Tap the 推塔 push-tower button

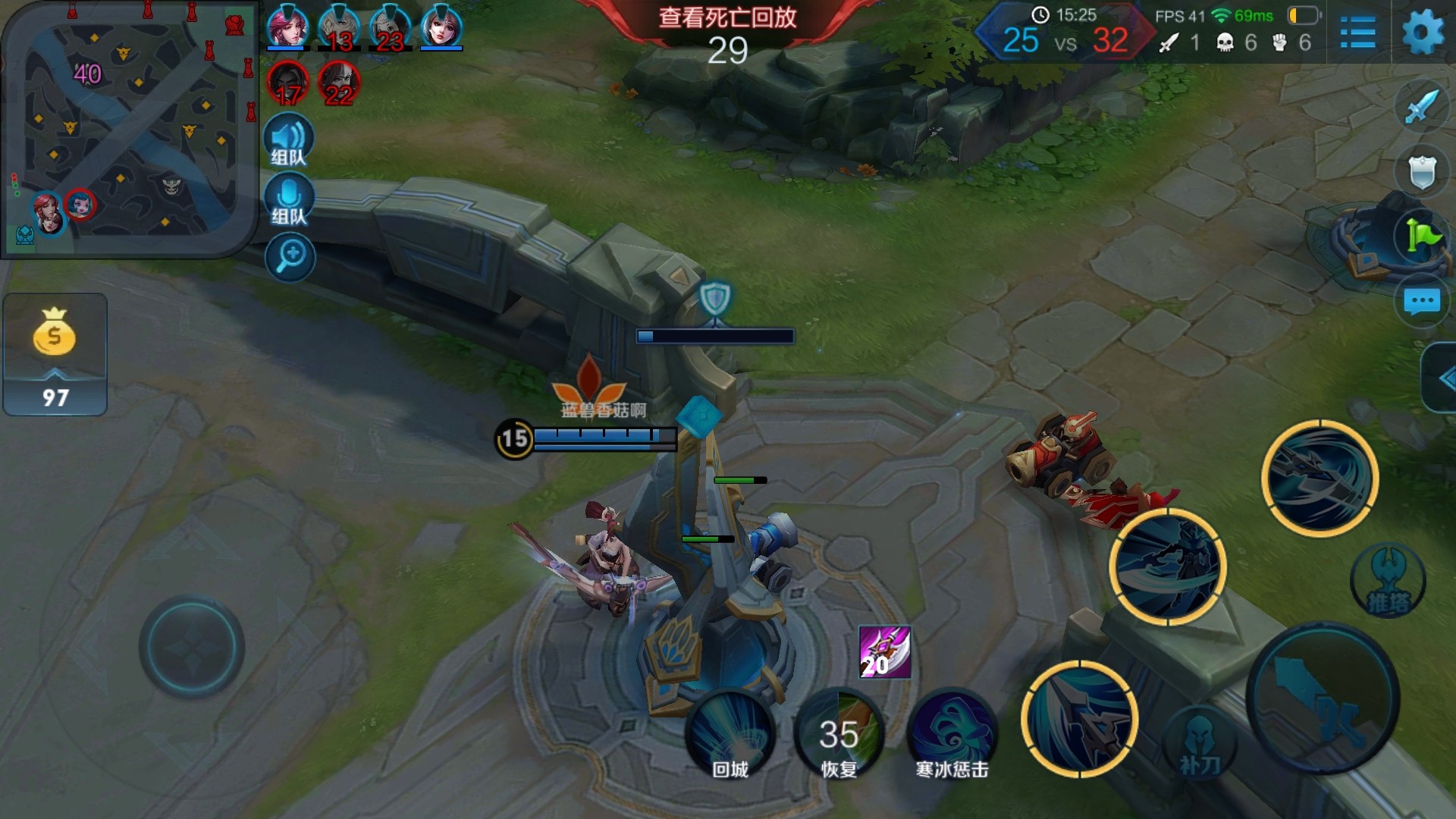coord(1388,582)
